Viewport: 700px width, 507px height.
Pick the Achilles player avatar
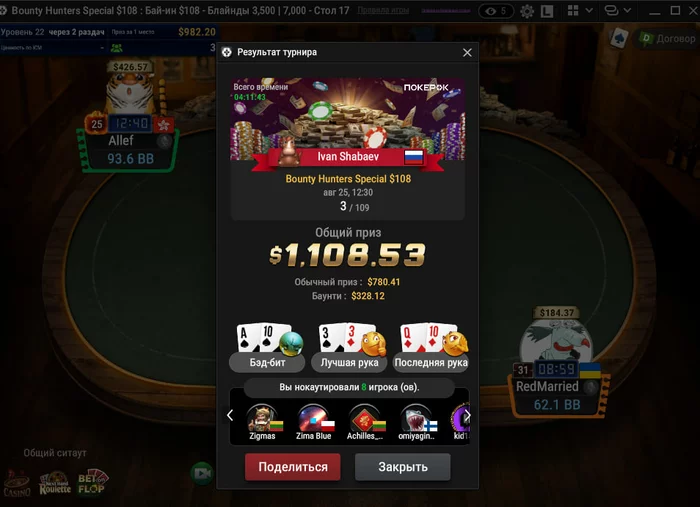[x=364, y=419]
